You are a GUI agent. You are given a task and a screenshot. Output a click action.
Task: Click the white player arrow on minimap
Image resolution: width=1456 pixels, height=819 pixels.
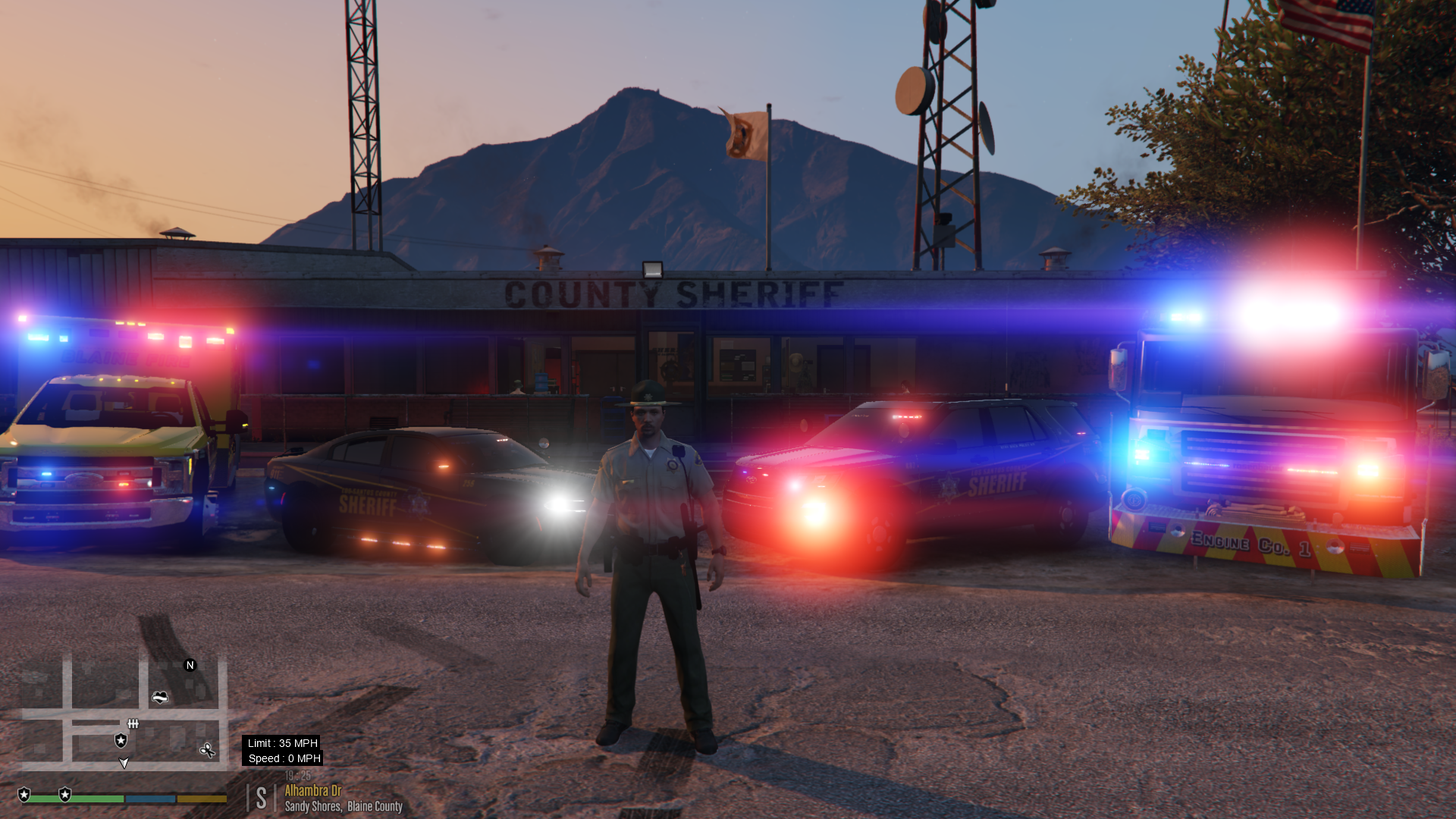point(124,763)
